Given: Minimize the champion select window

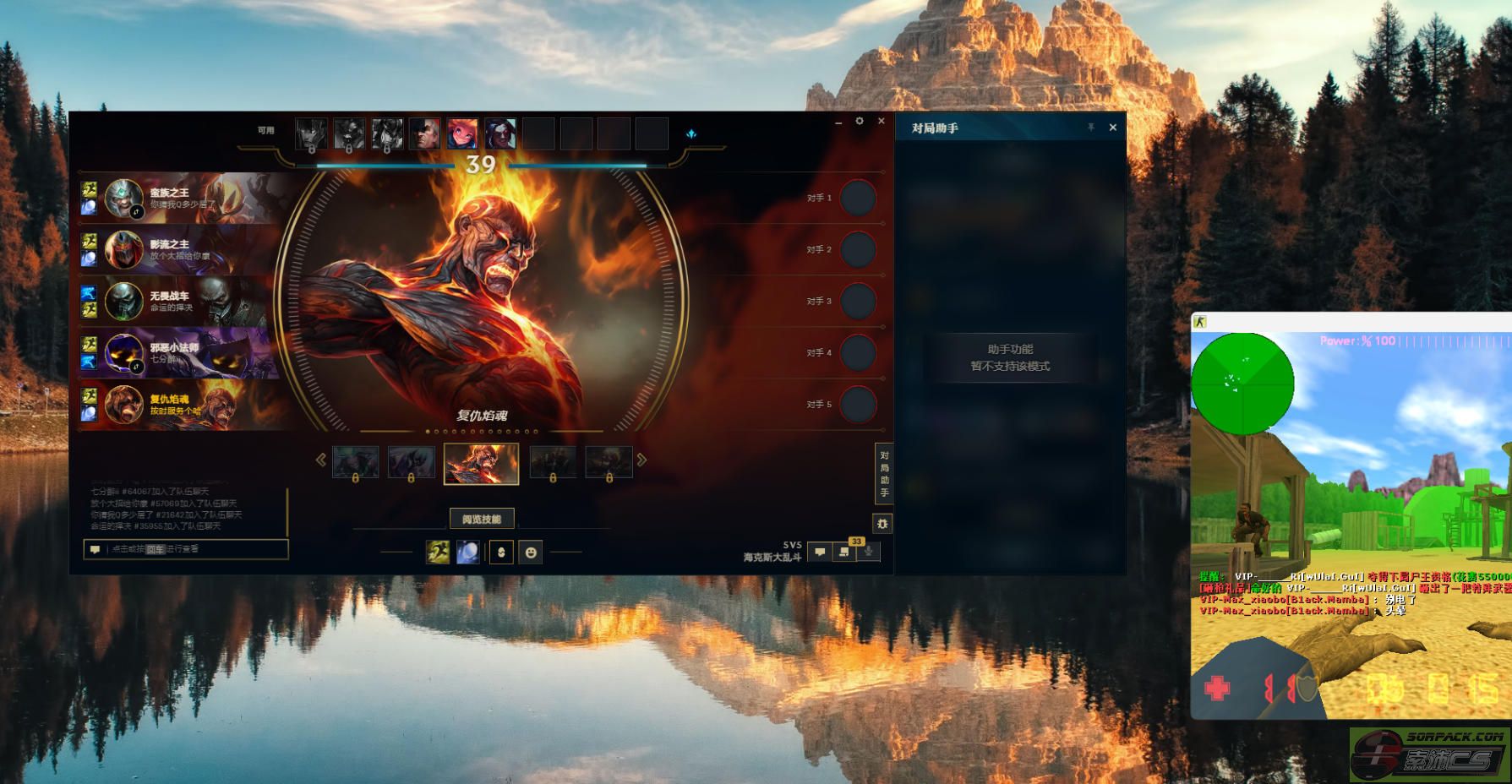Looking at the screenshot, I should [x=838, y=123].
